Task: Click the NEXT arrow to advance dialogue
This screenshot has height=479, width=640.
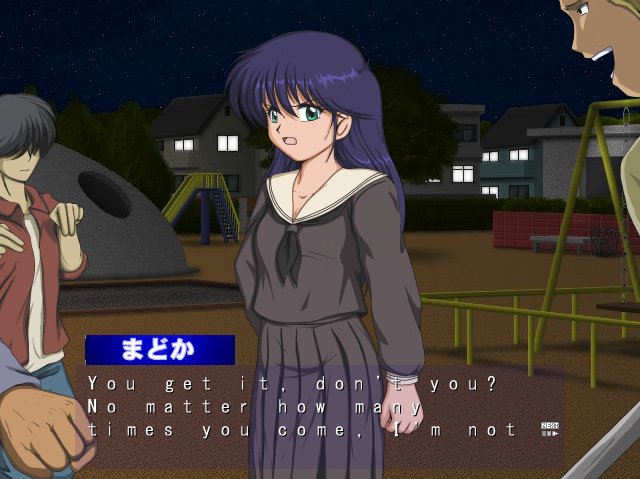Action: point(549,430)
